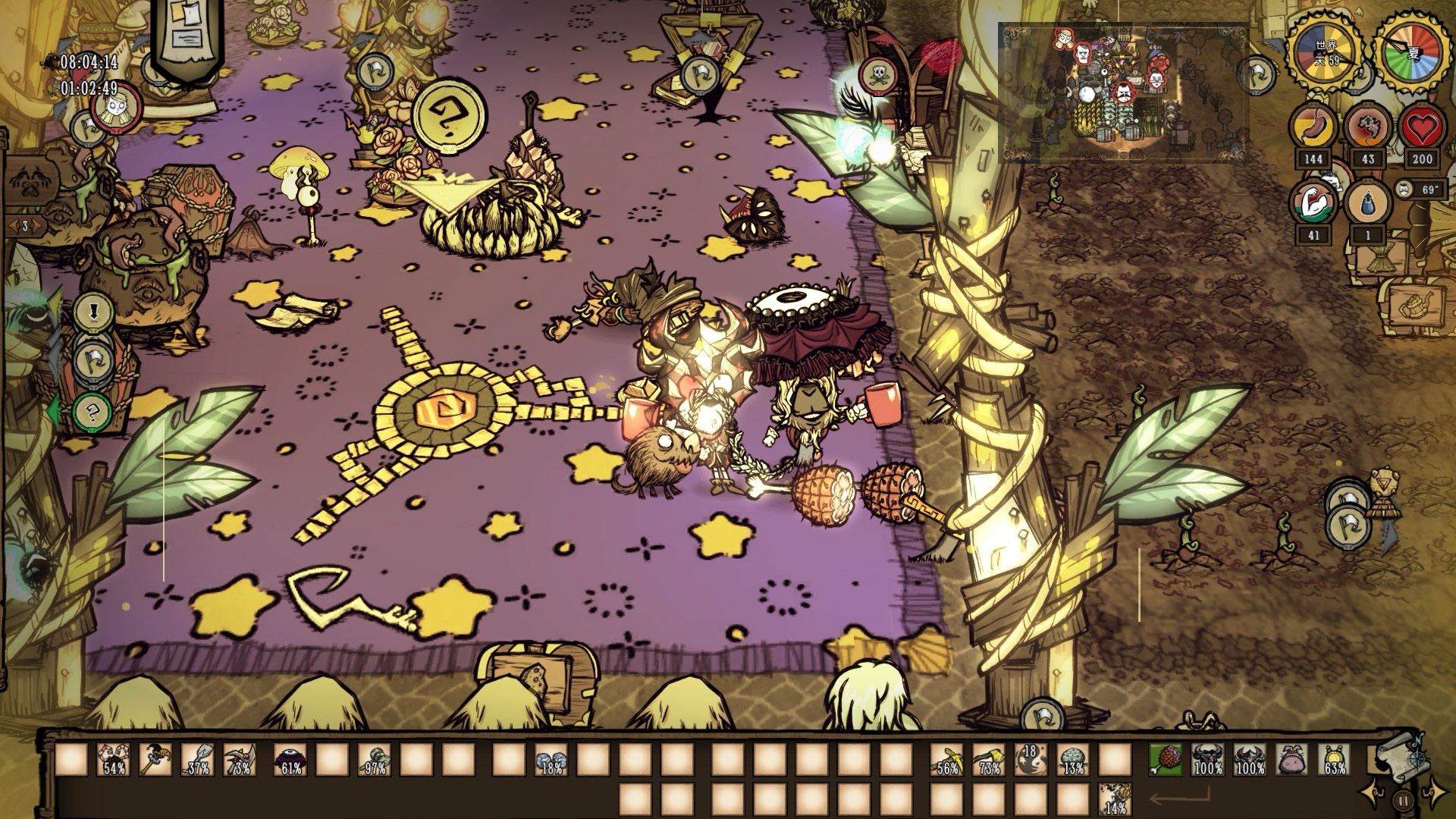Open the minimap overlay

click(x=1122, y=93)
